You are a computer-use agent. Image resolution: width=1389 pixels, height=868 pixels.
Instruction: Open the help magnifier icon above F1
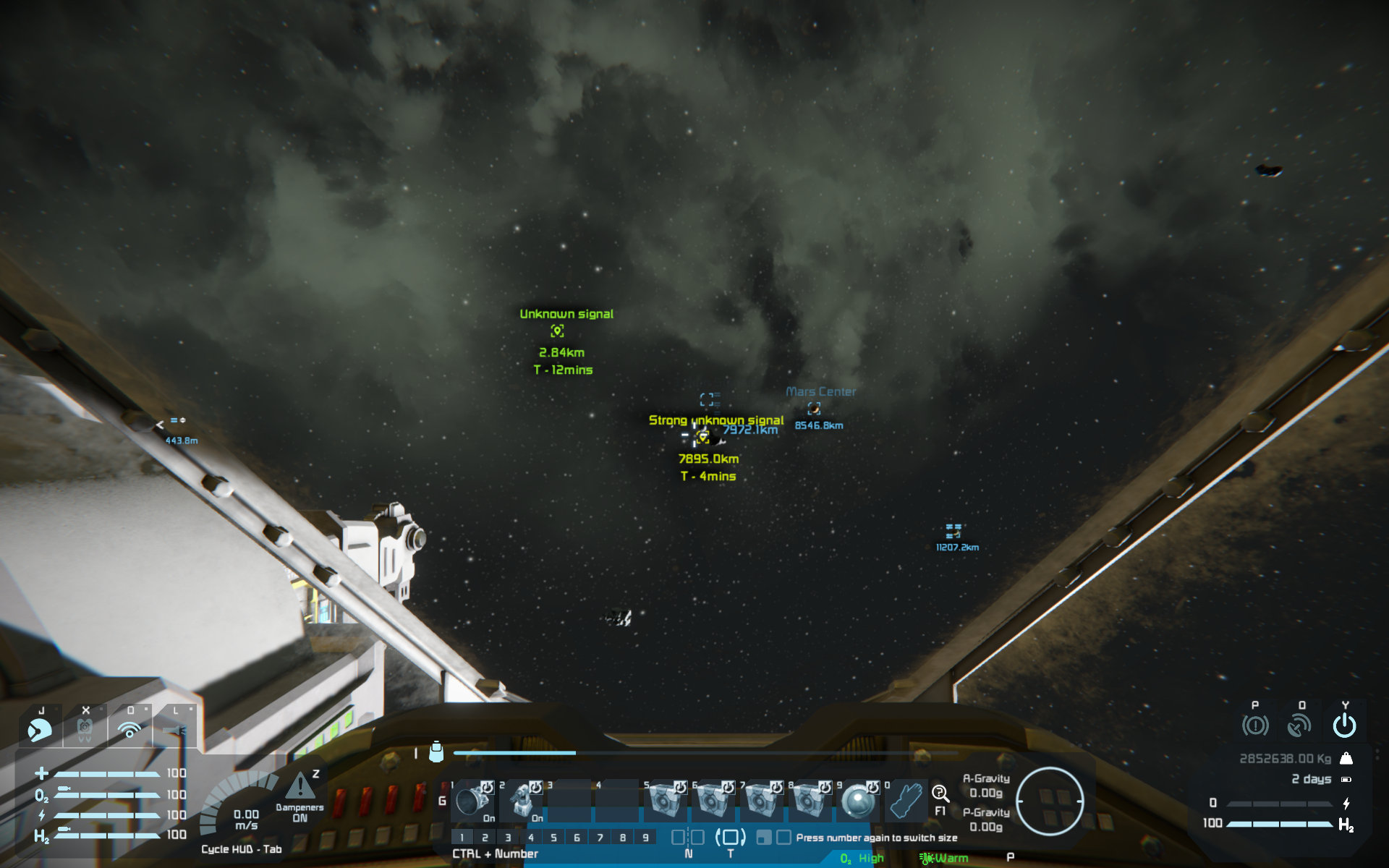pyautogui.click(x=940, y=793)
